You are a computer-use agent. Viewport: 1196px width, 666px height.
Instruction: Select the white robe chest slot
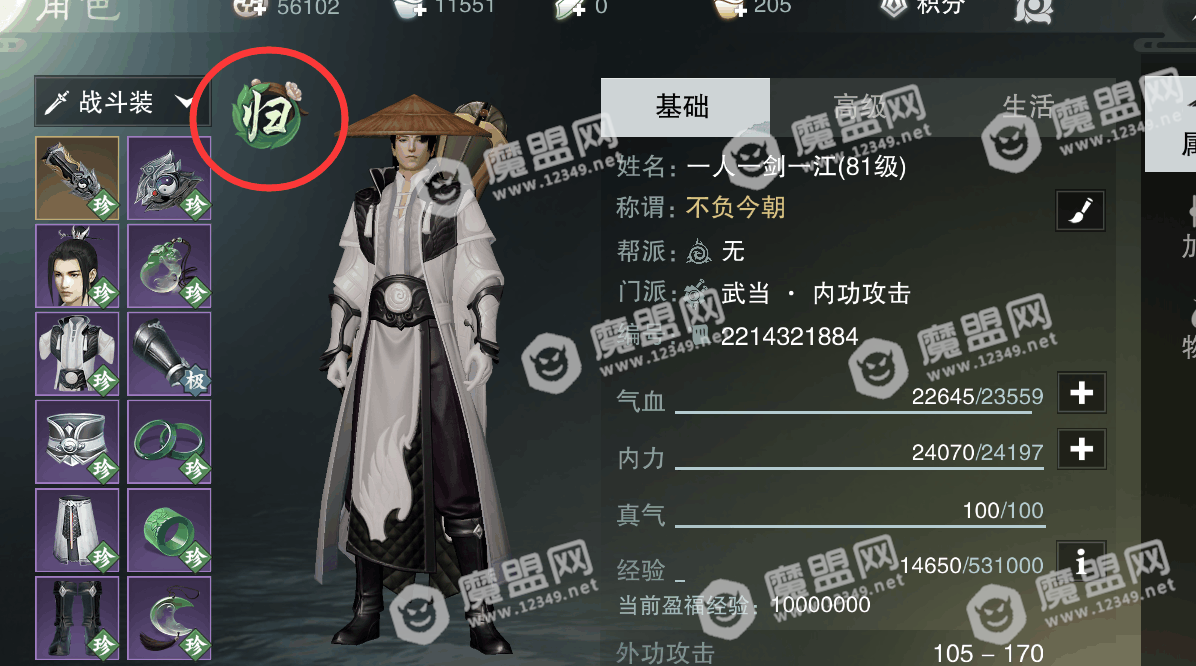coord(78,354)
